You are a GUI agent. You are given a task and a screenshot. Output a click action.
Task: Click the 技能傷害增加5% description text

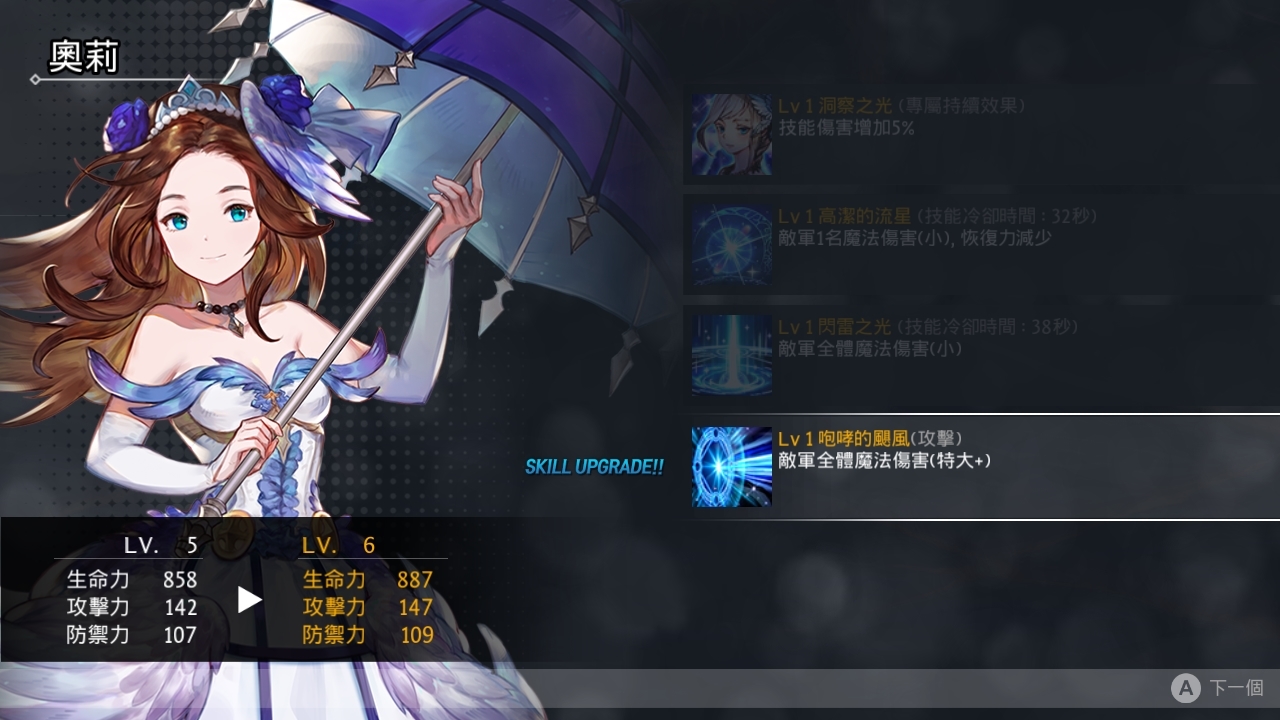click(x=848, y=128)
